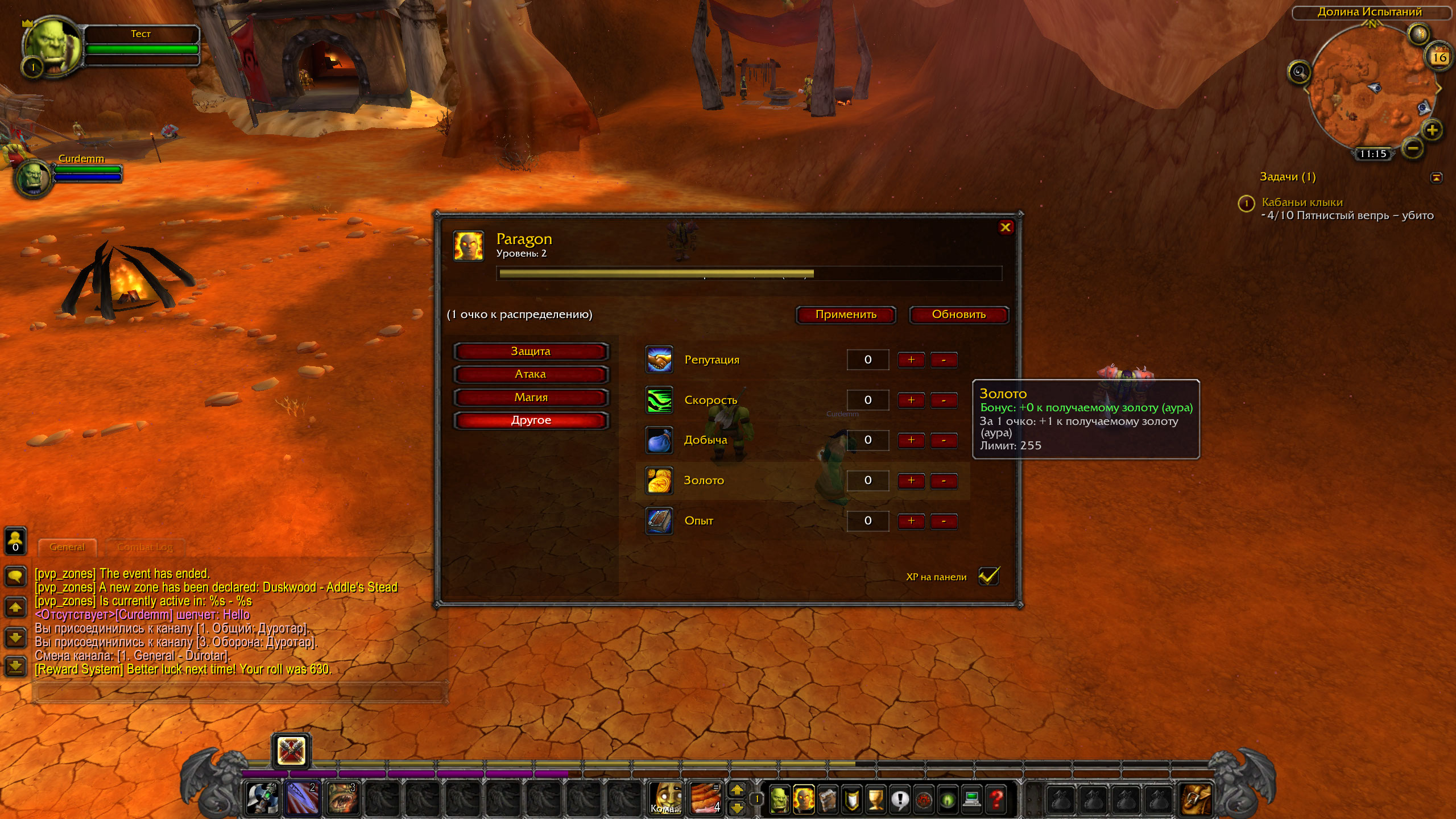Zoom in on the minimap
Screen dimensions: 1456x819
(x=1432, y=130)
